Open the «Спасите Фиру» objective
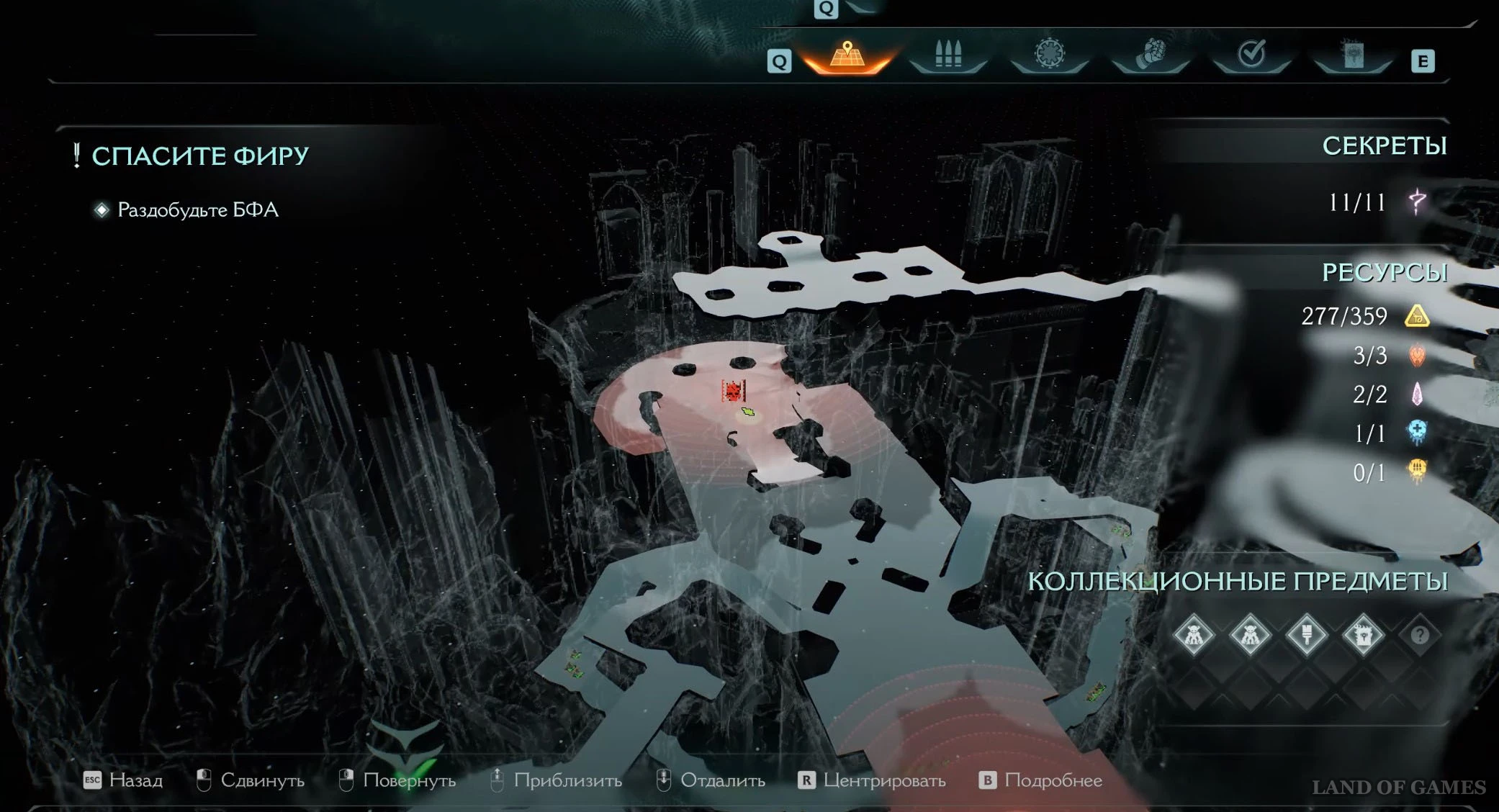1499x812 pixels. tap(199, 155)
